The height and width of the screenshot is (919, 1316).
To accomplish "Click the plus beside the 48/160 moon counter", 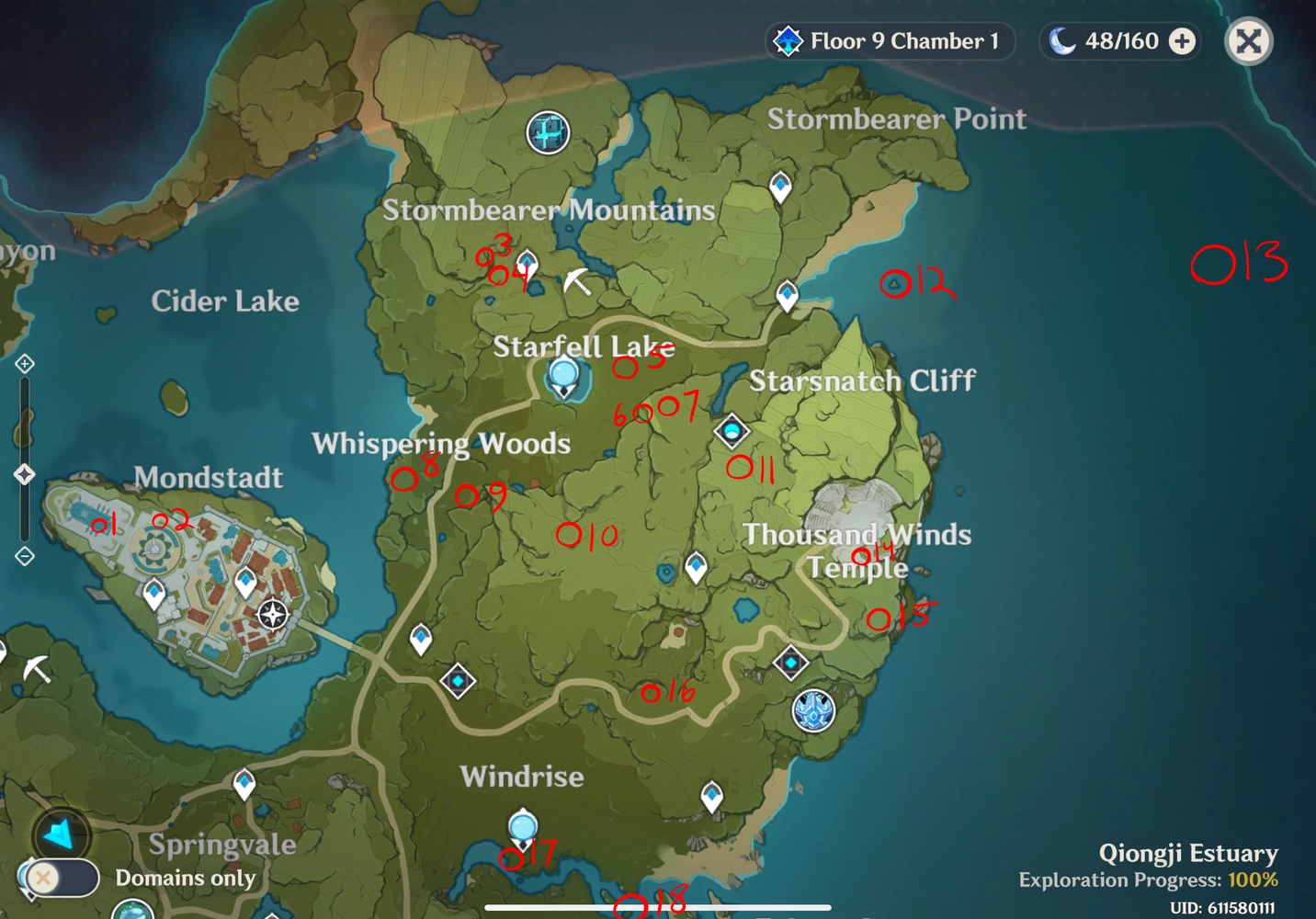I will (1181, 40).
